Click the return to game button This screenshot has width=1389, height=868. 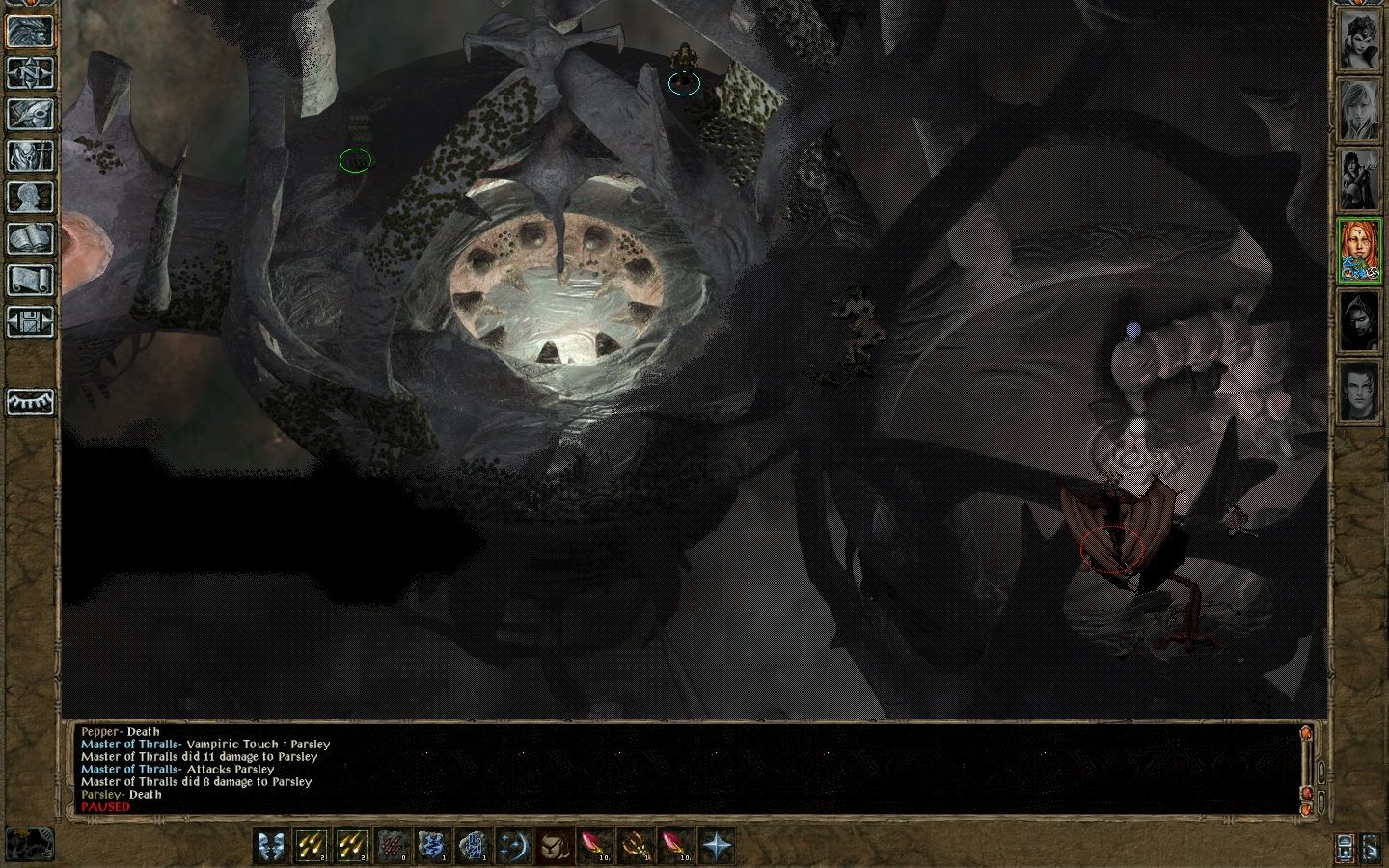pyautogui.click(x=30, y=31)
